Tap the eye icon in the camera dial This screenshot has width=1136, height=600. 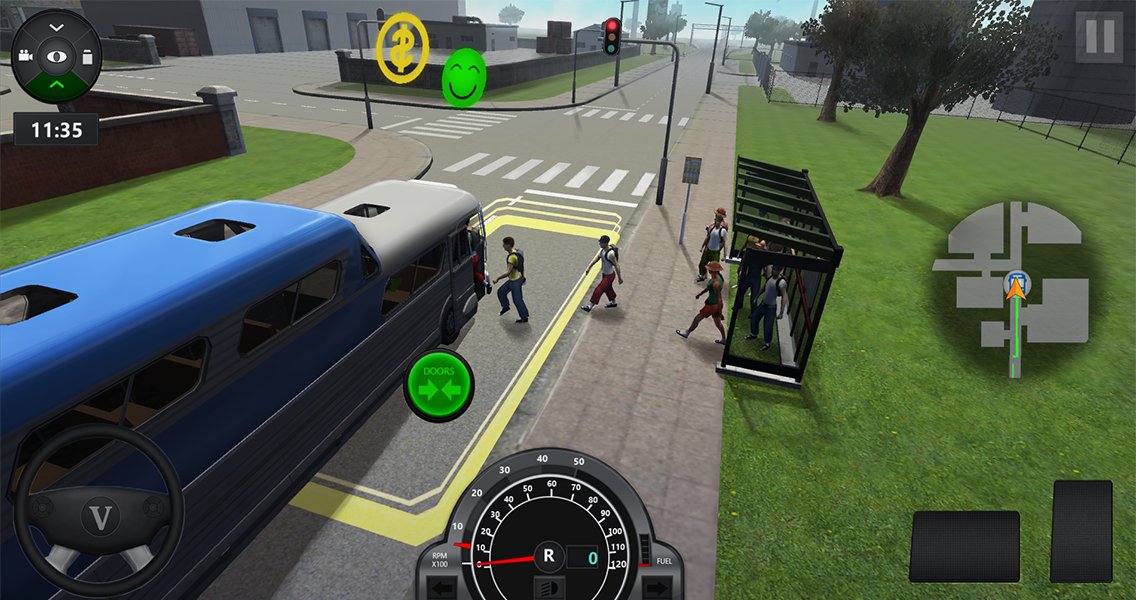click(x=56, y=56)
